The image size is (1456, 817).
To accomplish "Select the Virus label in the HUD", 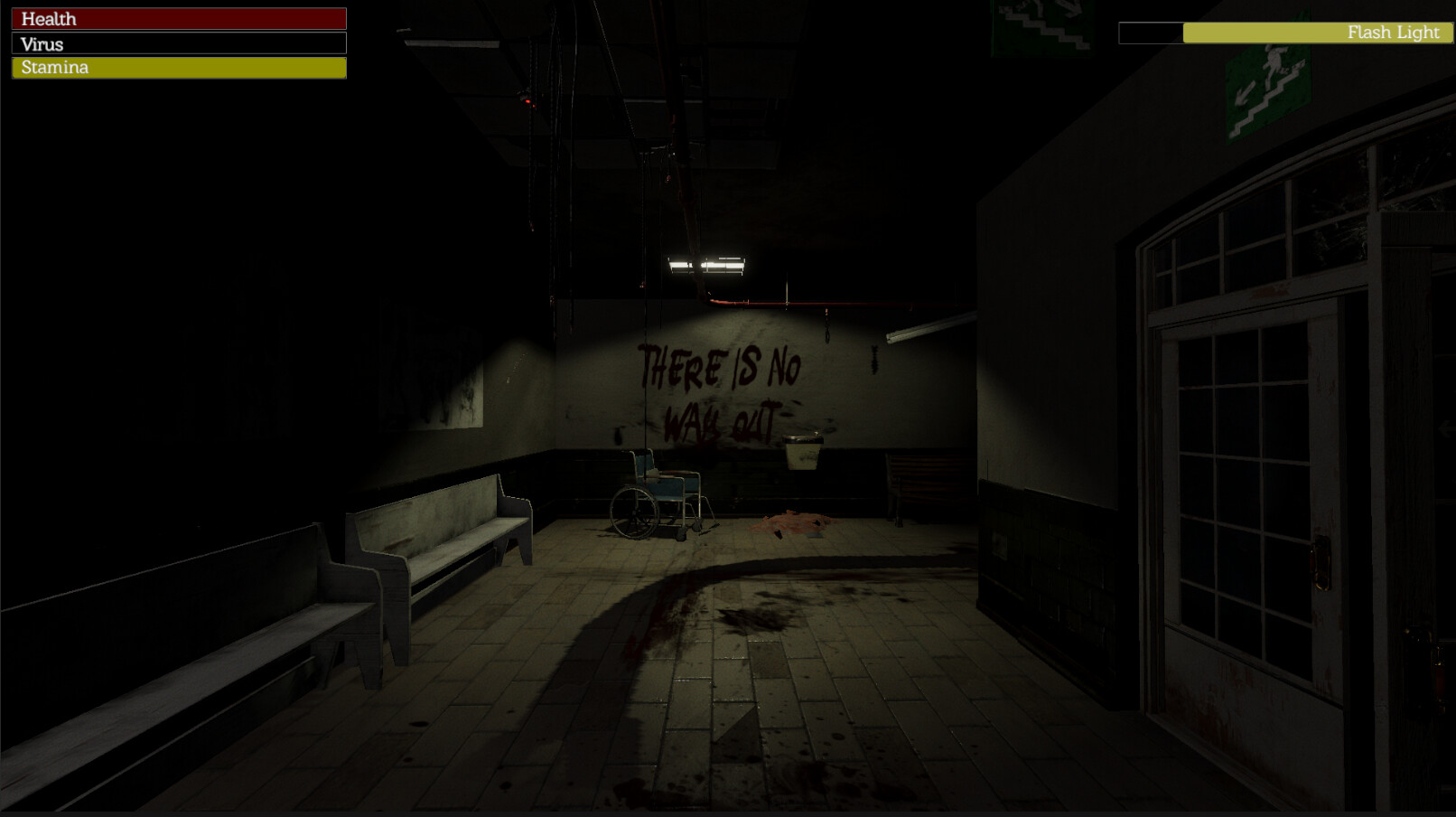I will [43, 43].
